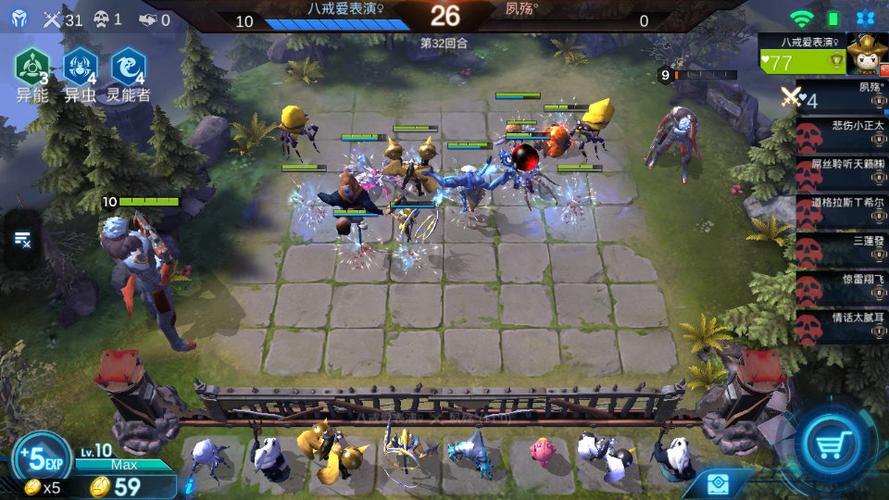View opponent 凤殇 in the player list
Image resolution: width=889 pixels, height=500 pixels.
click(x=838, y=98)
